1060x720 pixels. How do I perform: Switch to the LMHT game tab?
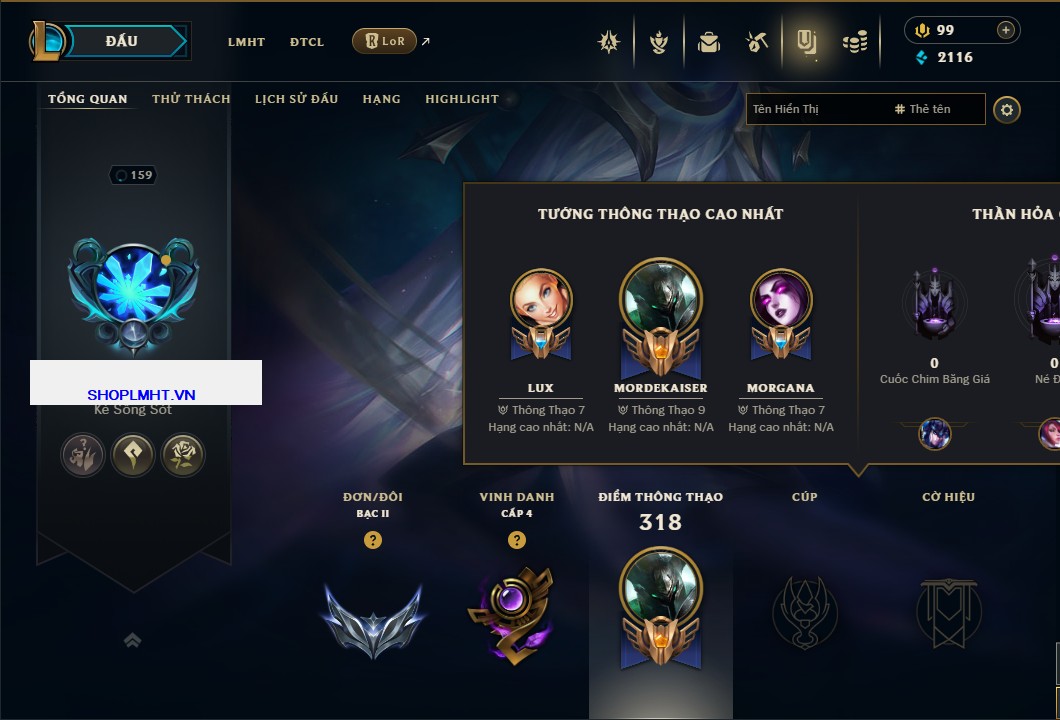click(246, 42)
